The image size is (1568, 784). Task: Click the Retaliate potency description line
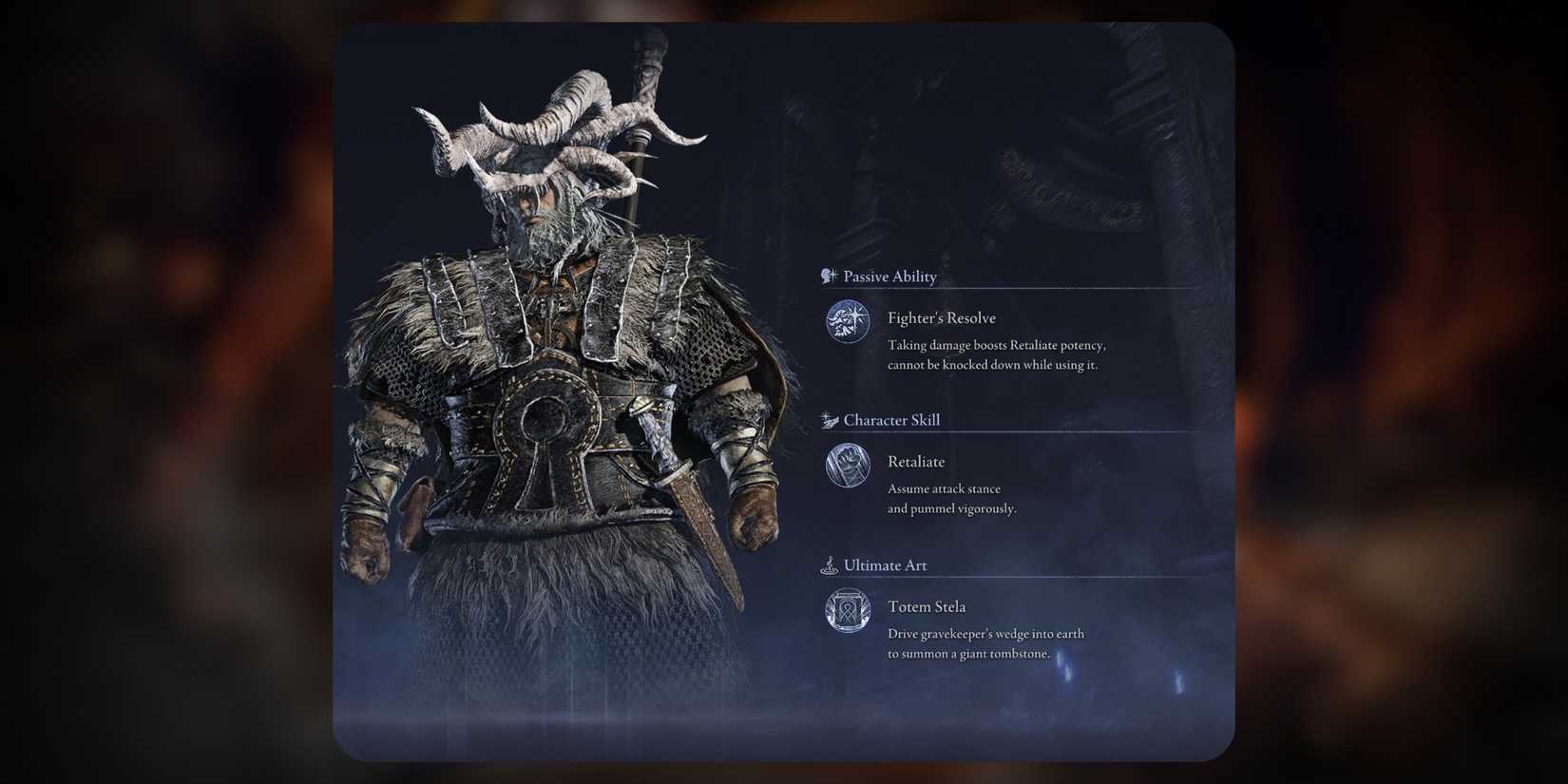pos(996,345)
